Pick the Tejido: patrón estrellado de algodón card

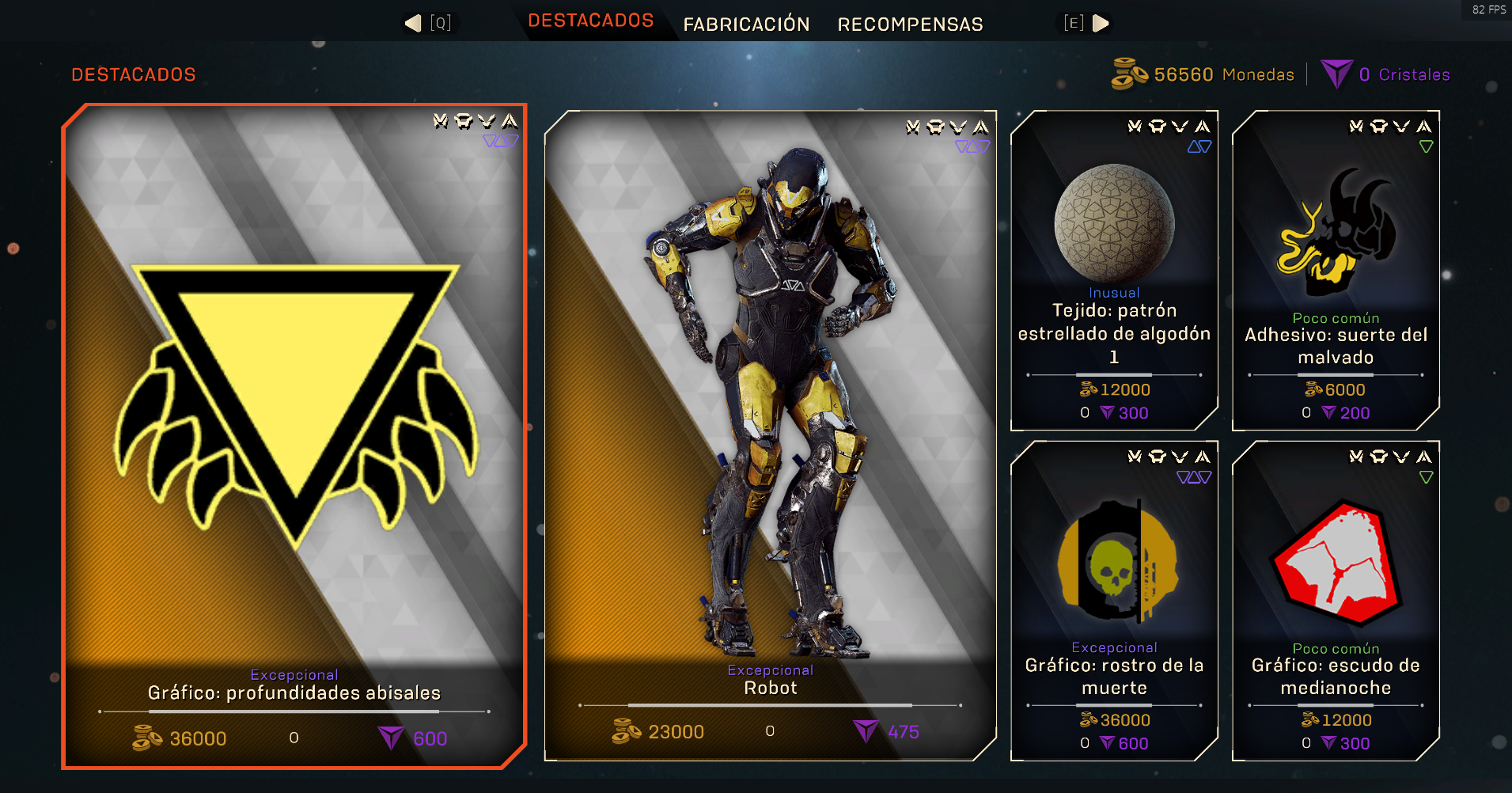pyautogui.click(x=1114, y=271)
